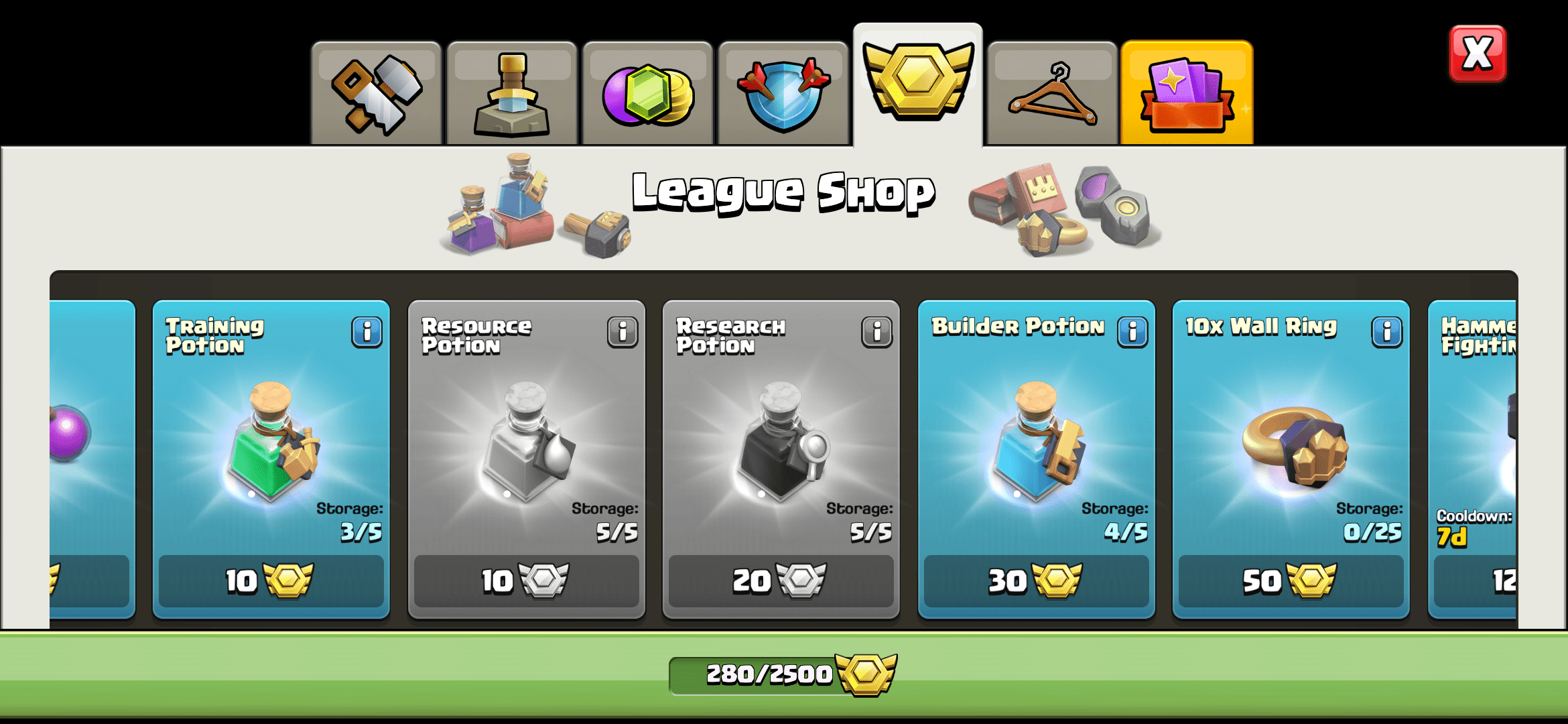Open the gems and gold resources tab

[x=647, y=90]
